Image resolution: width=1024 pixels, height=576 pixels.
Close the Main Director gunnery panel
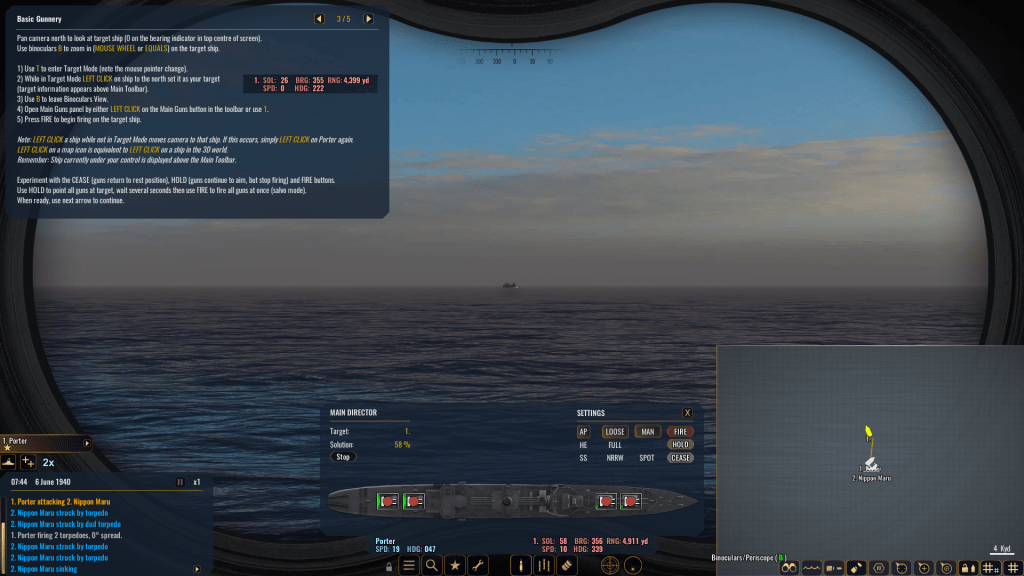pos(687,412)
